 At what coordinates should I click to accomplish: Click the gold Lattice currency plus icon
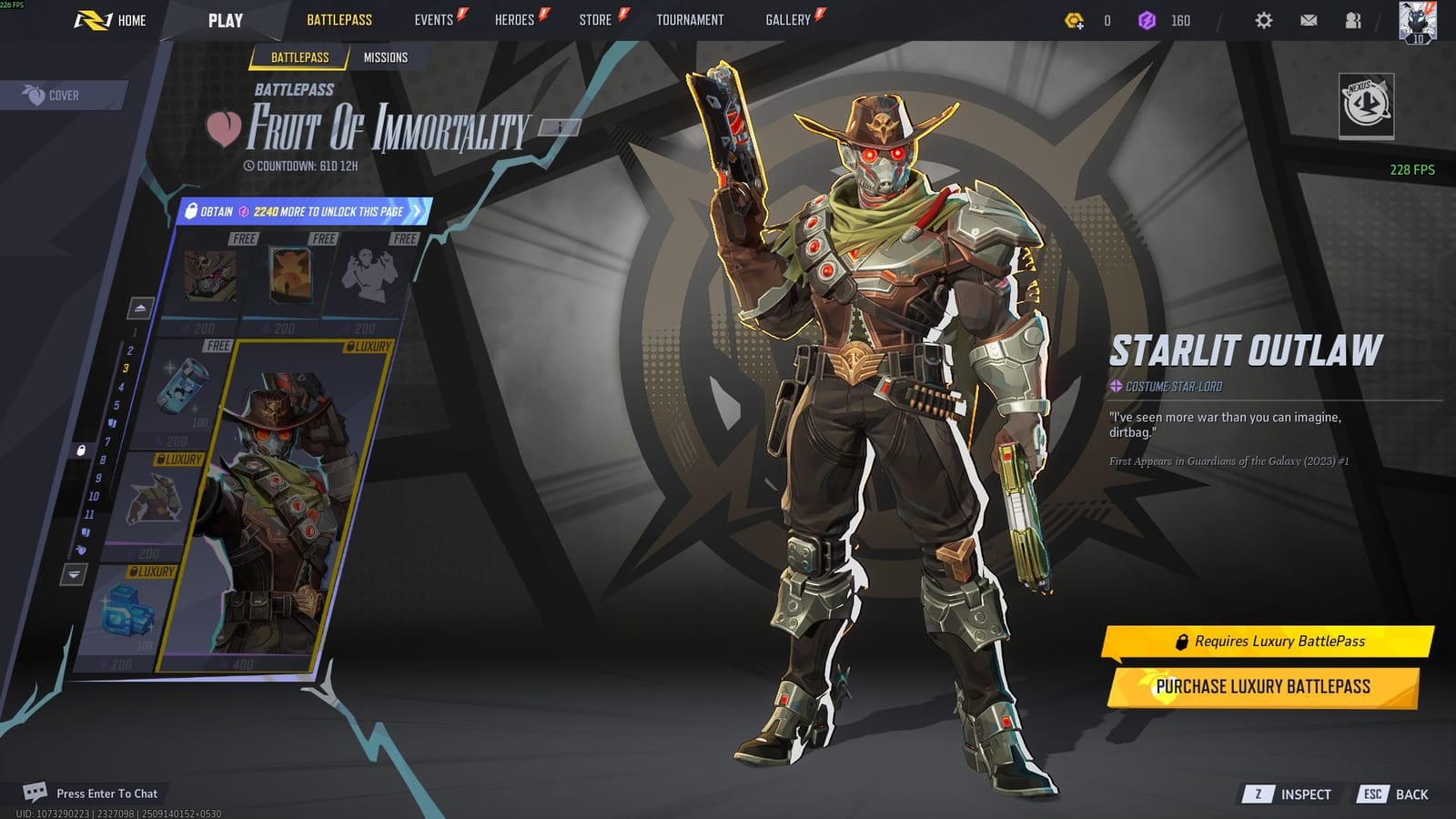coord(1073,19)
